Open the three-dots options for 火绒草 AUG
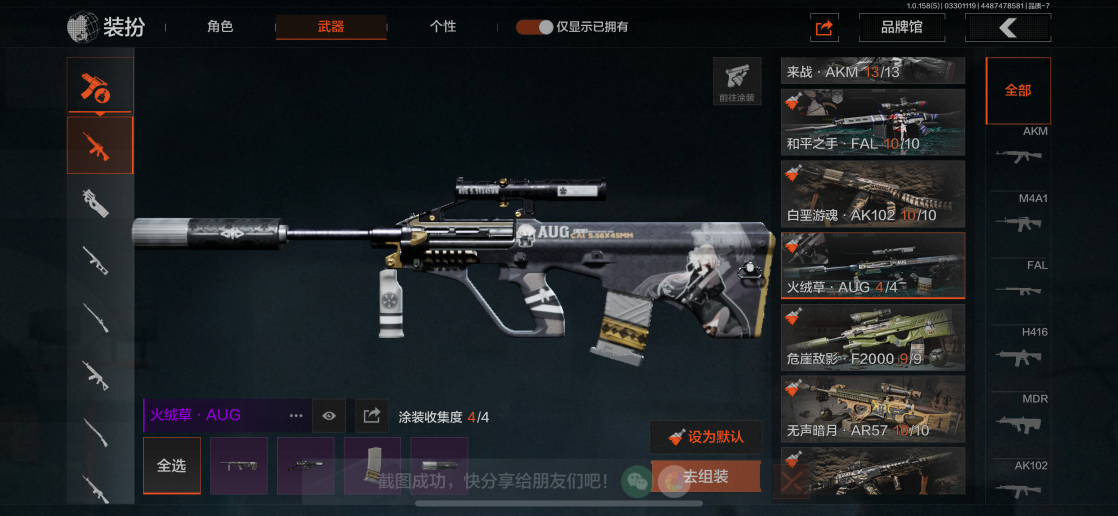The width and height of the screenshot is (1118, 516). [x=296, y=415]
